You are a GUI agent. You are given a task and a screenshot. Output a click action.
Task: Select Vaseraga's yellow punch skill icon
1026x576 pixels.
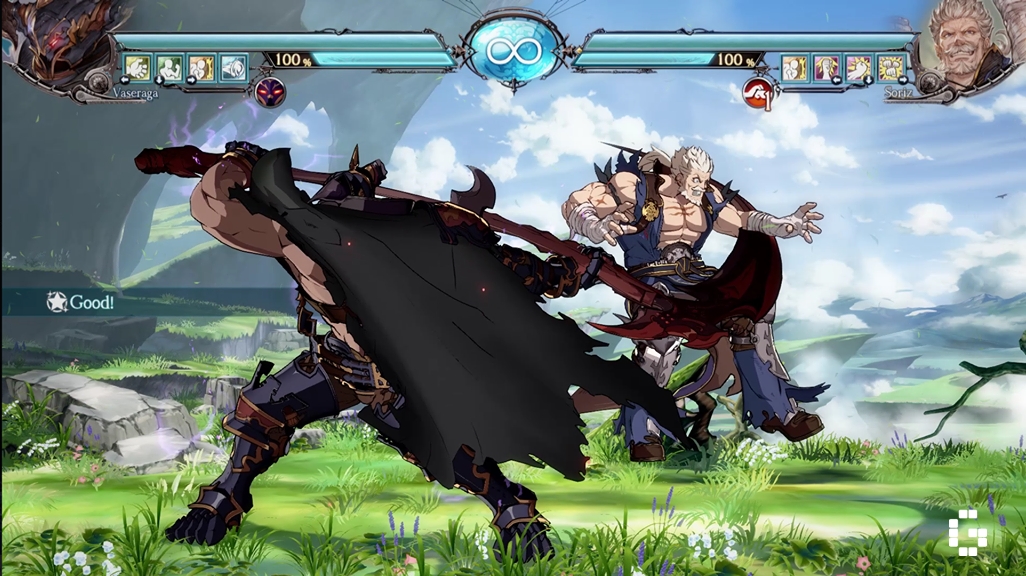click(137, 67)
